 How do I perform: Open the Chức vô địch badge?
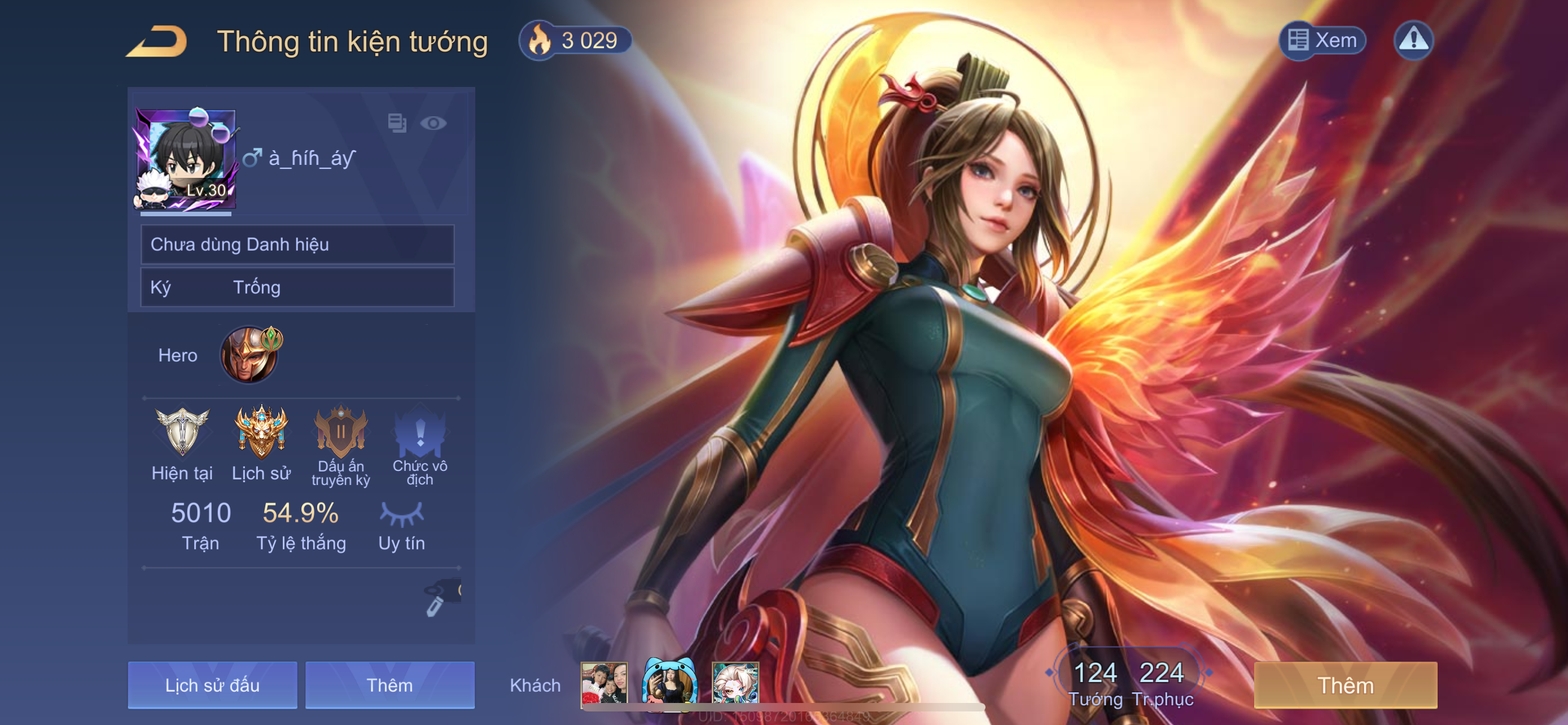click(420, 432)
